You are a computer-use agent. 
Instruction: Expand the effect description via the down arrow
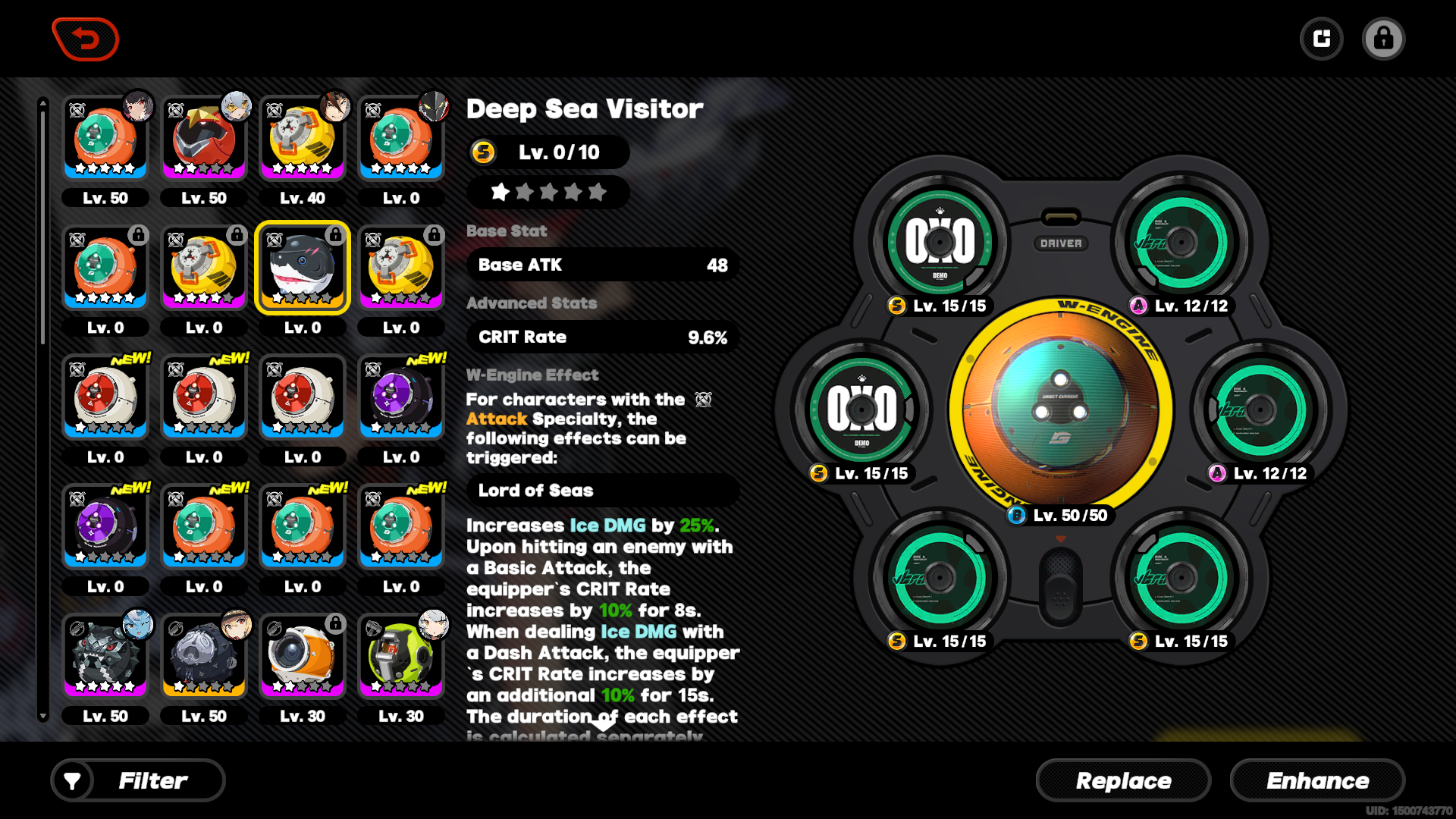602,725
